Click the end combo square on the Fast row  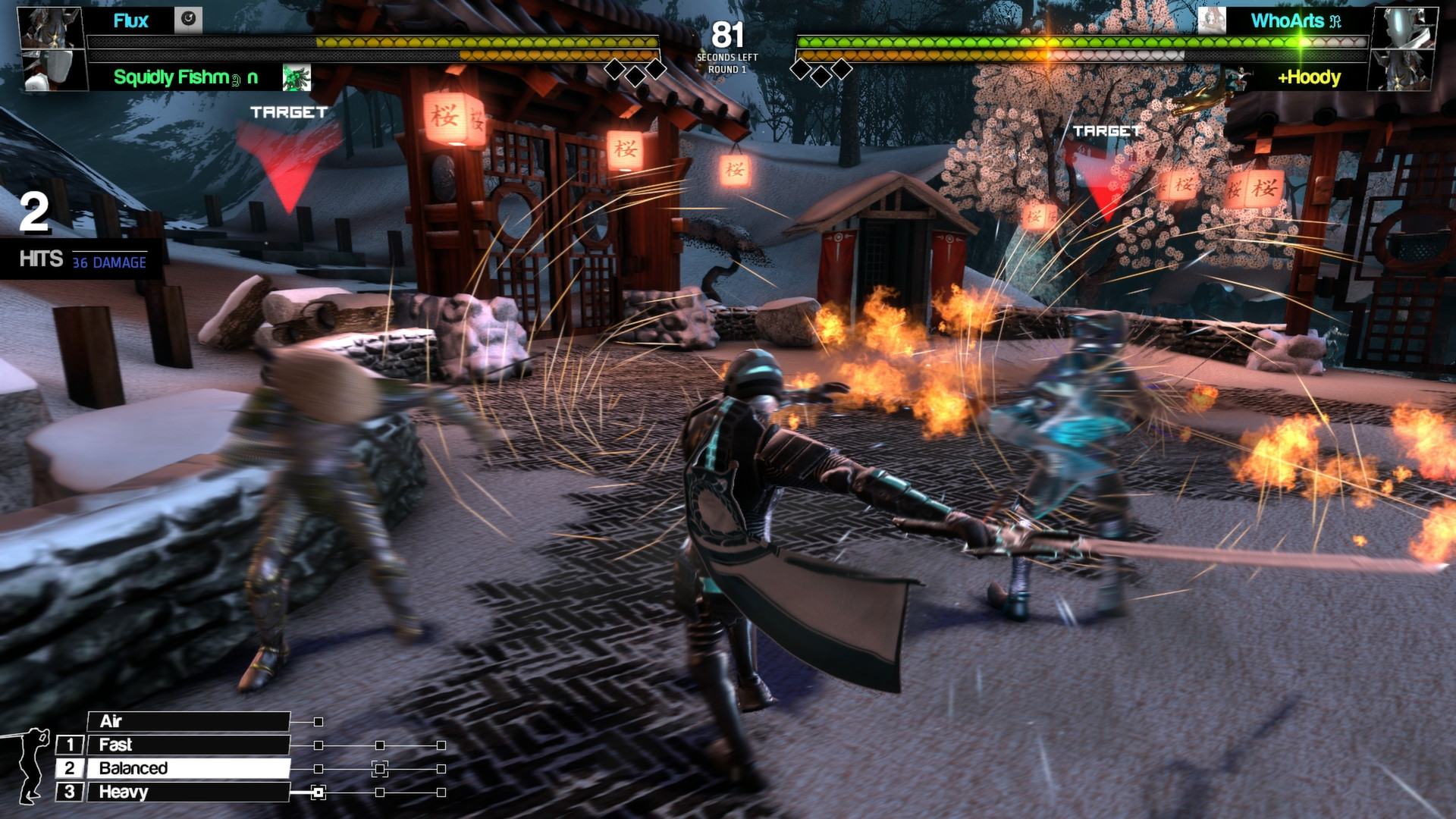point(441,745)
